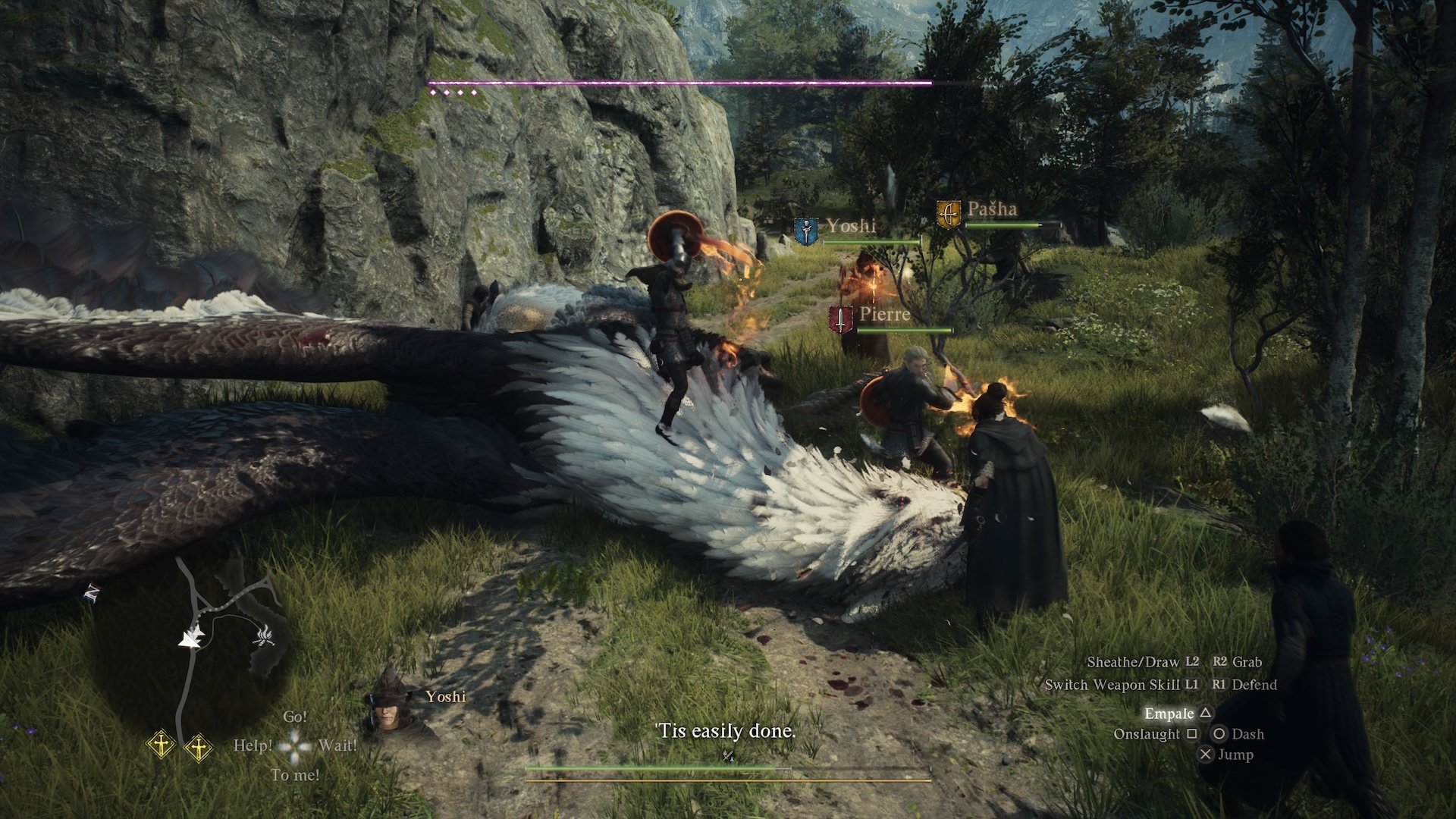Activate the "To me!" pawn command
The image size is (1456, 819).
(295, 775)
